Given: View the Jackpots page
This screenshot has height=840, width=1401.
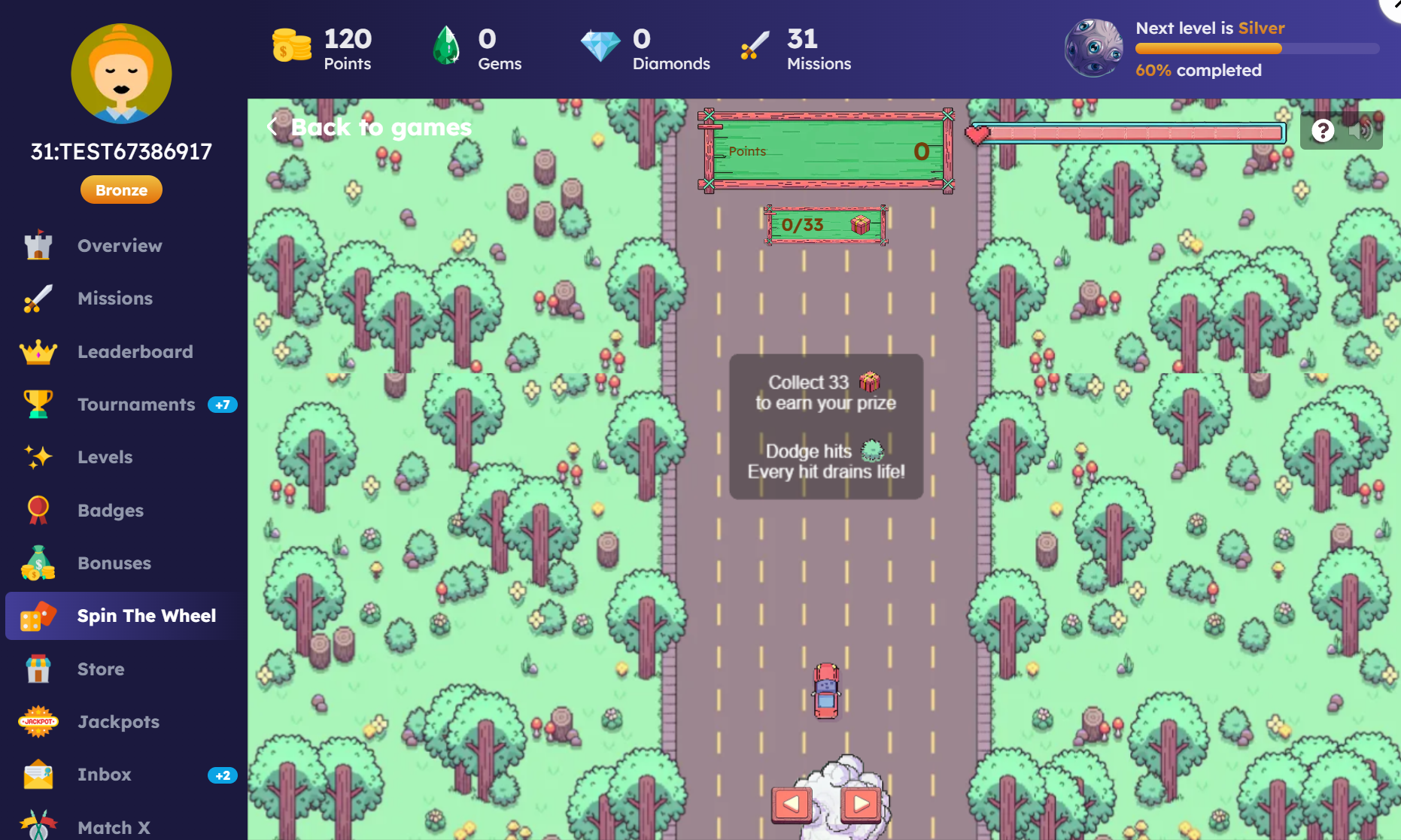Looking at the screenshot, I should click(x=118, y=722).
